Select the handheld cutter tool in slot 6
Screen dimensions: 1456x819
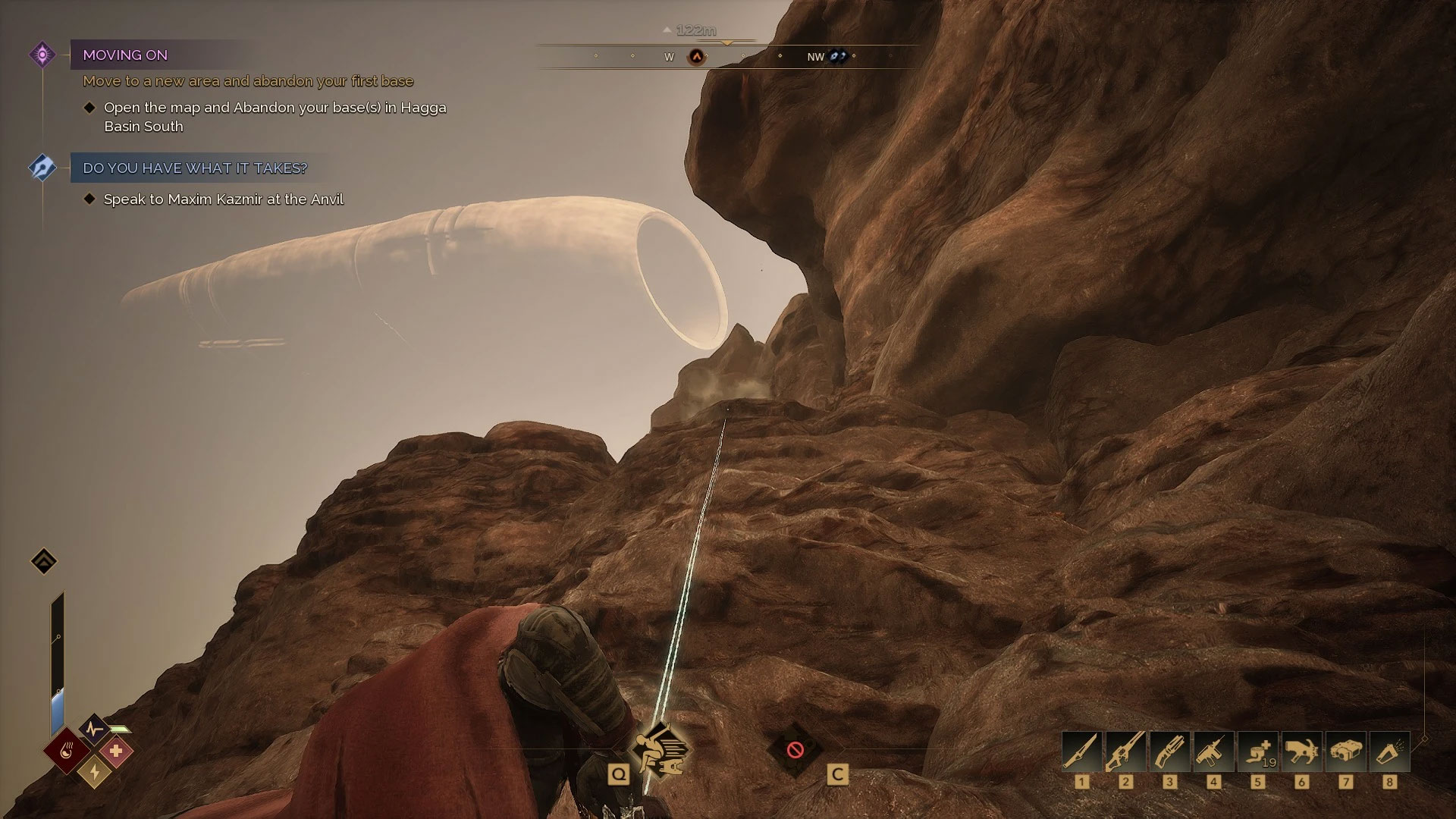(1301, 752)
